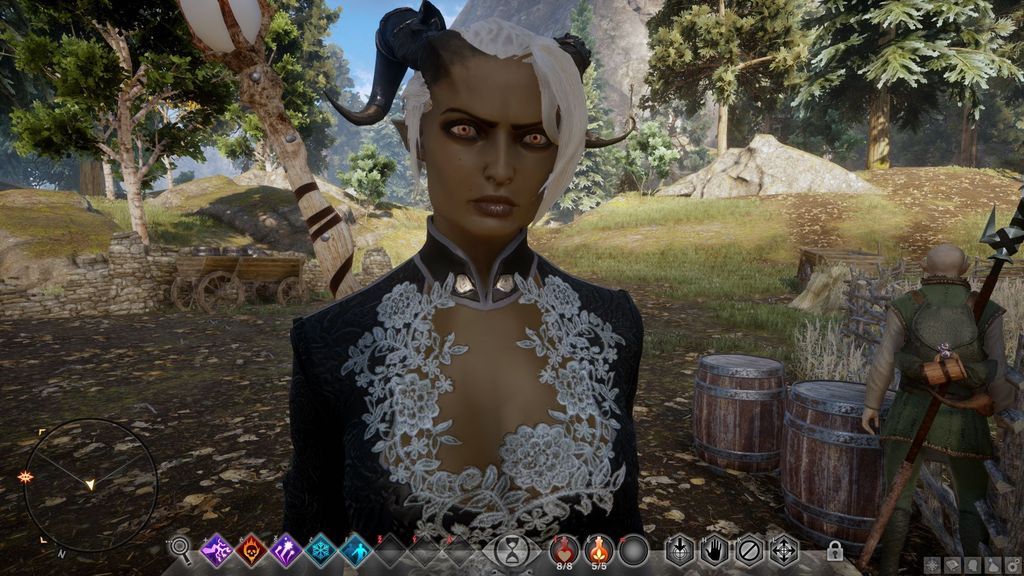Toggle the padlock icon
Screen dimensions: 1024x576
point(834,551)
